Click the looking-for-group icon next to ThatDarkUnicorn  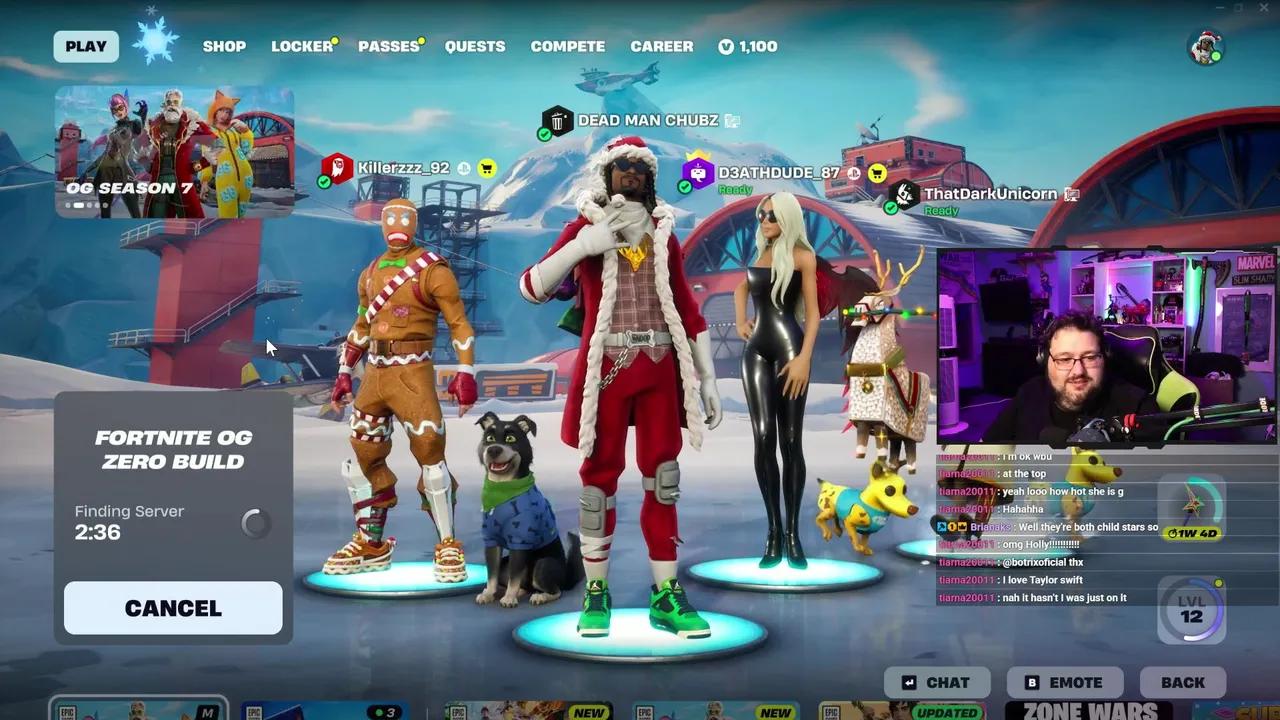coord(1070,194)
